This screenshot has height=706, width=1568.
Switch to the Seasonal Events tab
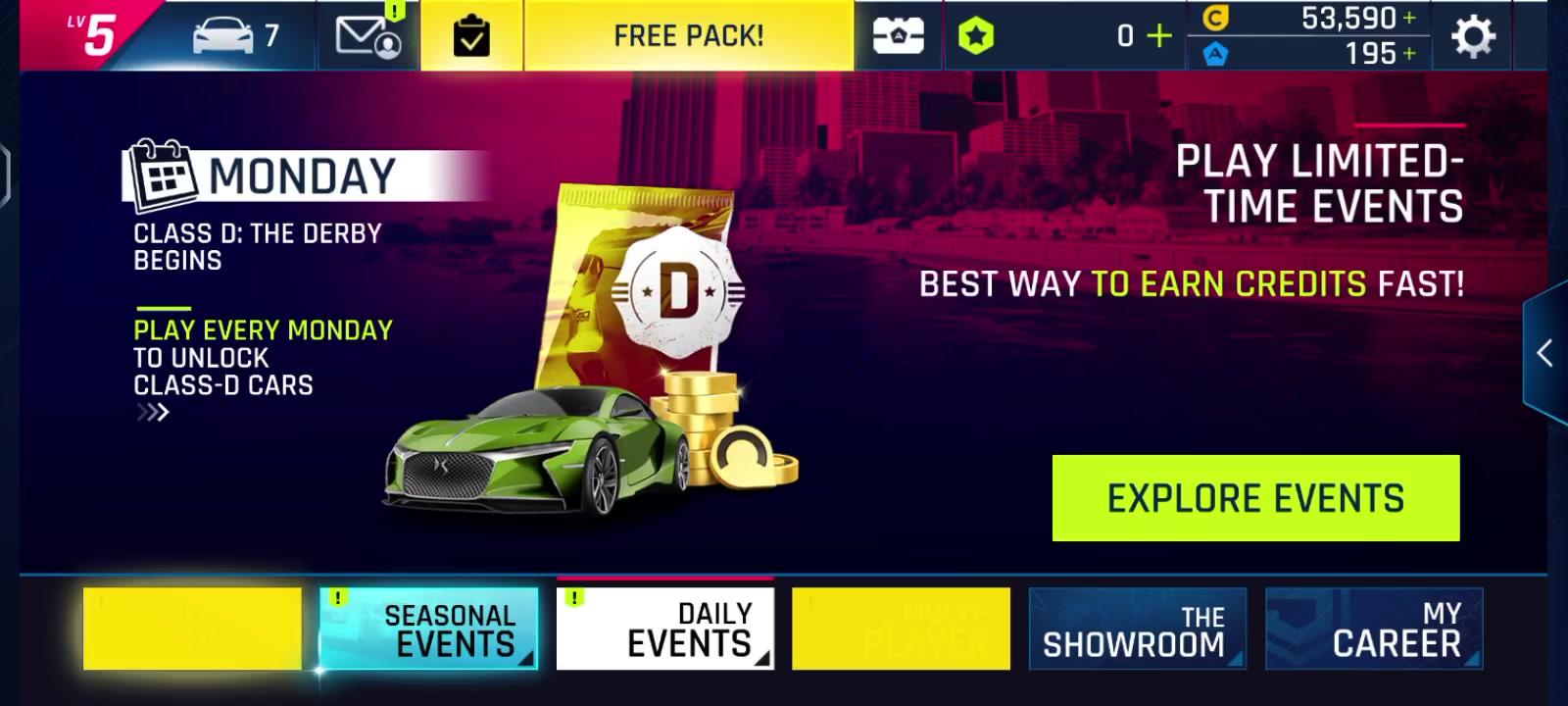(x=428, y=626)
